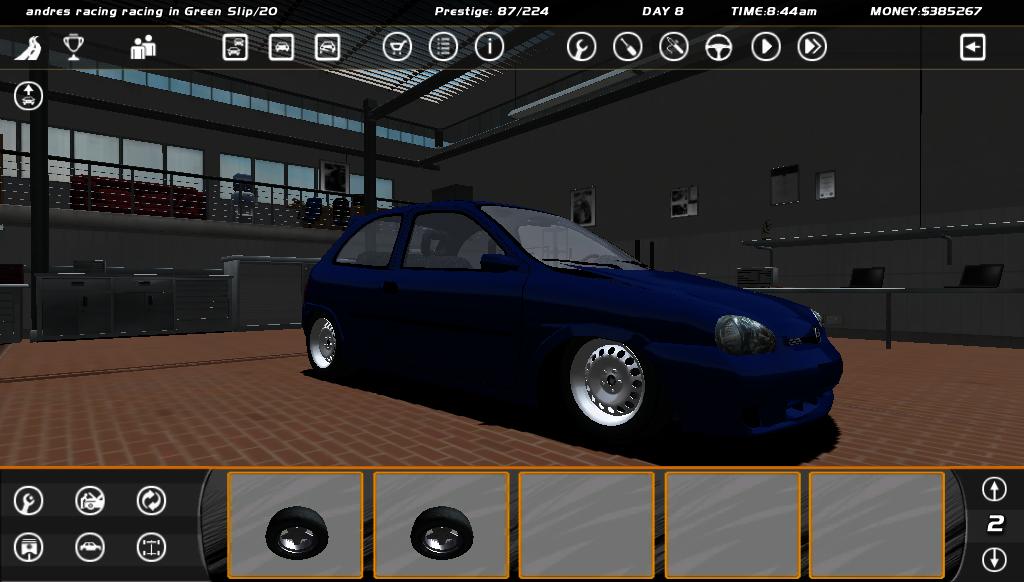This screenshot has width=1024, height=582.
Task: Open the checklist icon
Action: [x=443, y=47]
